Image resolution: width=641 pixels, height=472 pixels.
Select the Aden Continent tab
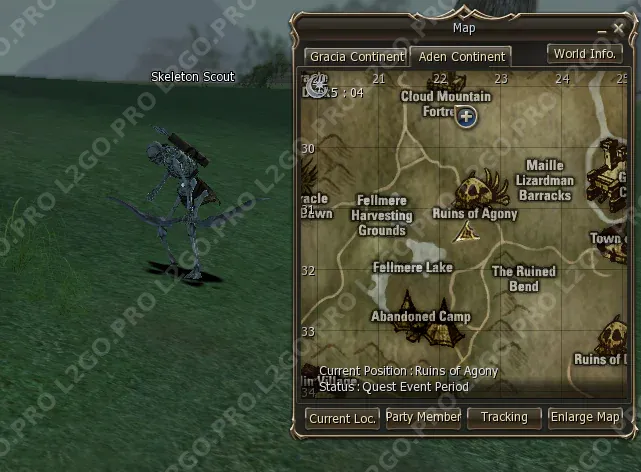461,57
